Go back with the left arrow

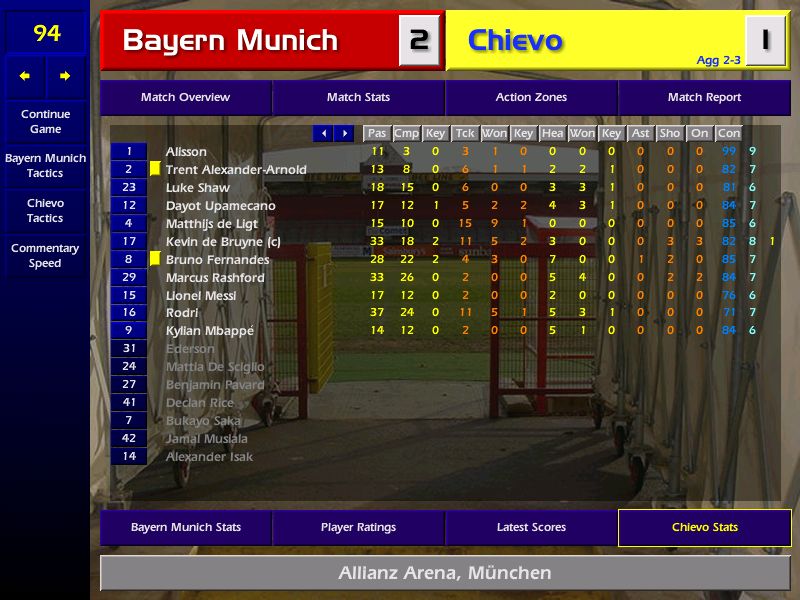[x=25, y=76]
